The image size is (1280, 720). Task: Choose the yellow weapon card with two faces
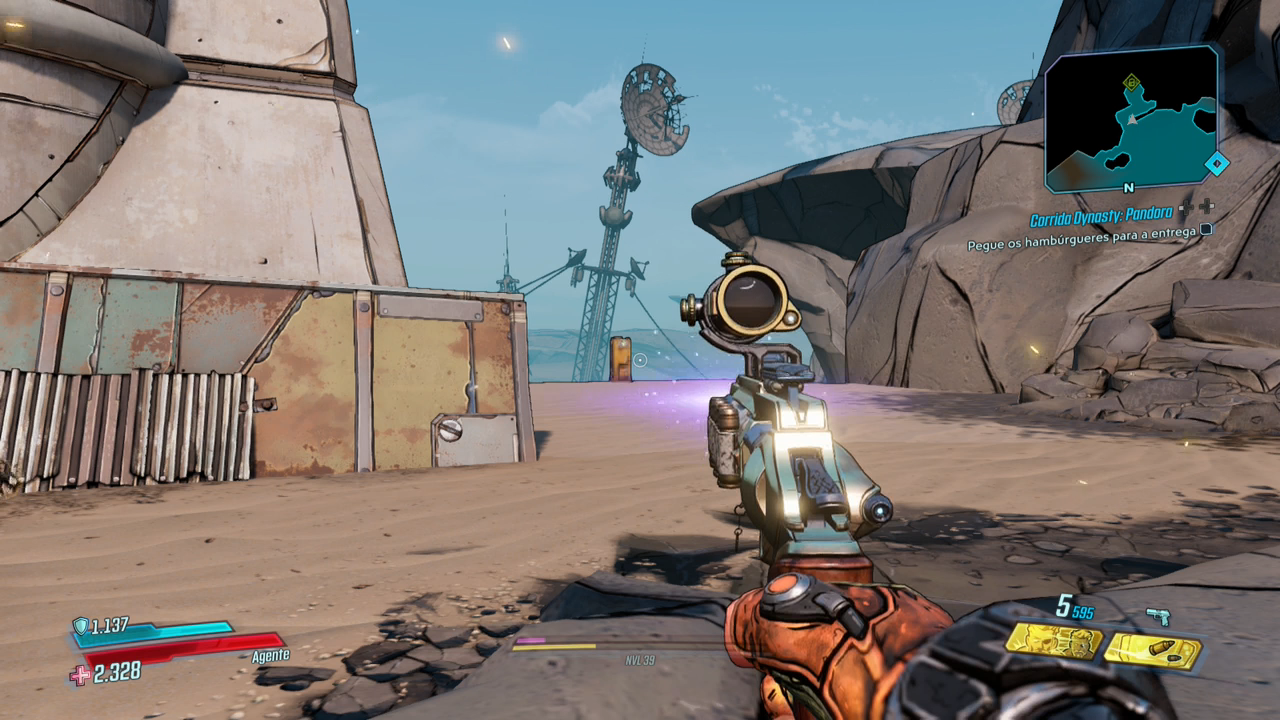point(1054,641)
